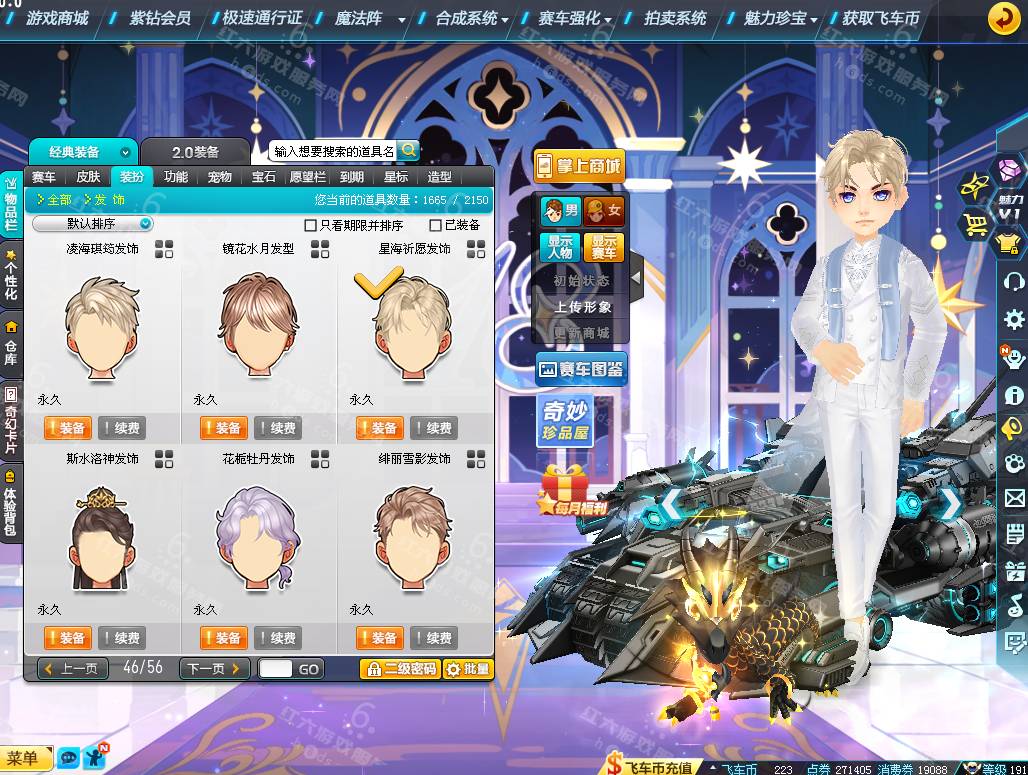Go to the next page 下一页

pyautogui.click(x=214, y=668)
